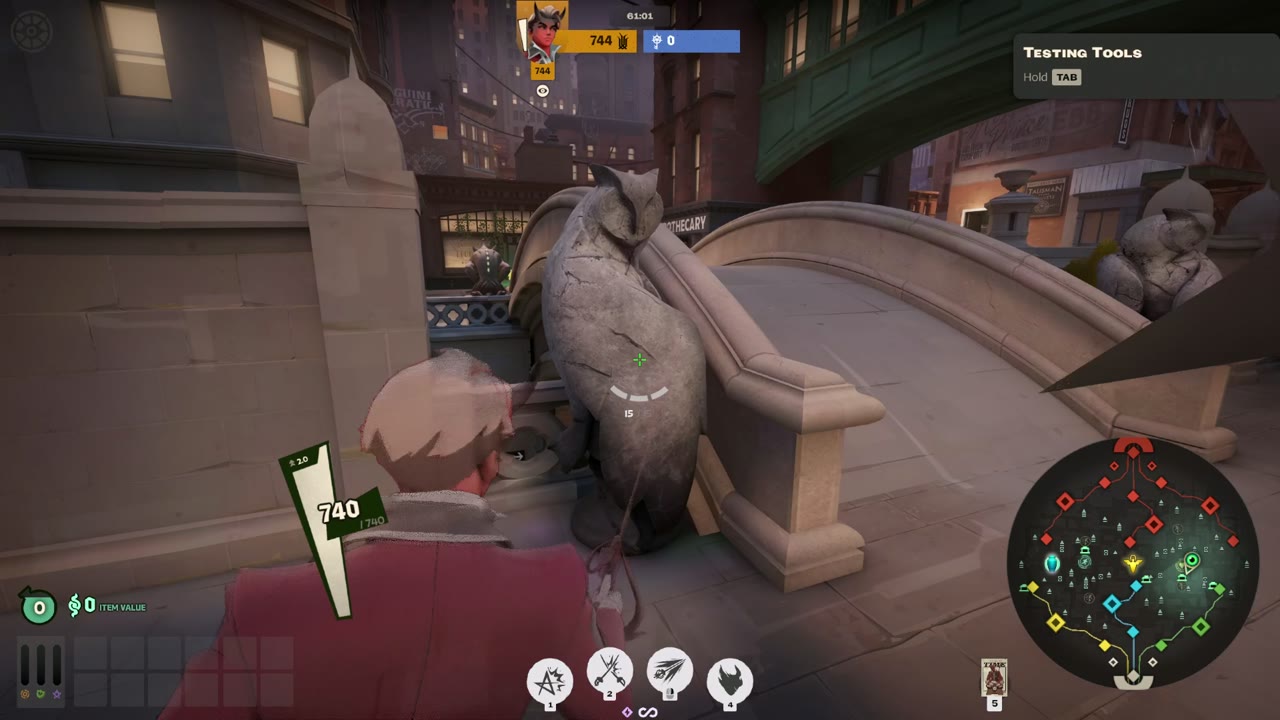Screen dimensions: 1280x720
Task: Click the flex slot diamond beside the infinity icon
Action: coord(627,712)
